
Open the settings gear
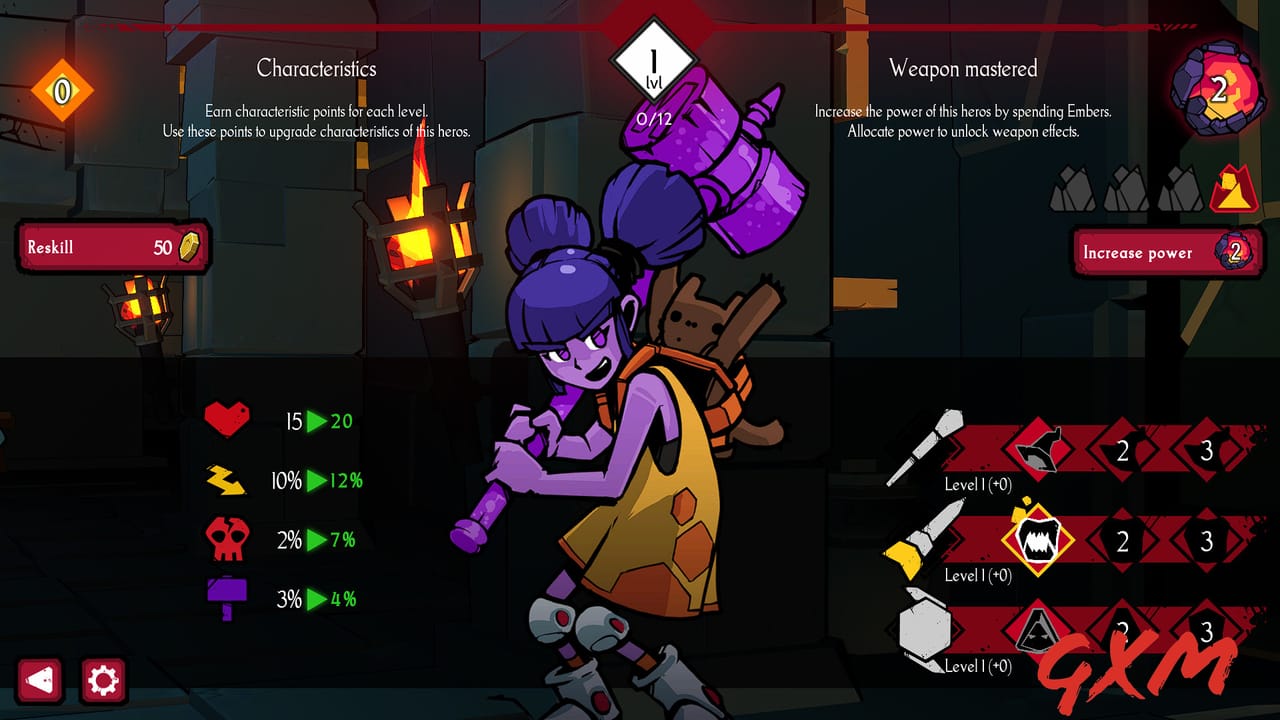105,679
